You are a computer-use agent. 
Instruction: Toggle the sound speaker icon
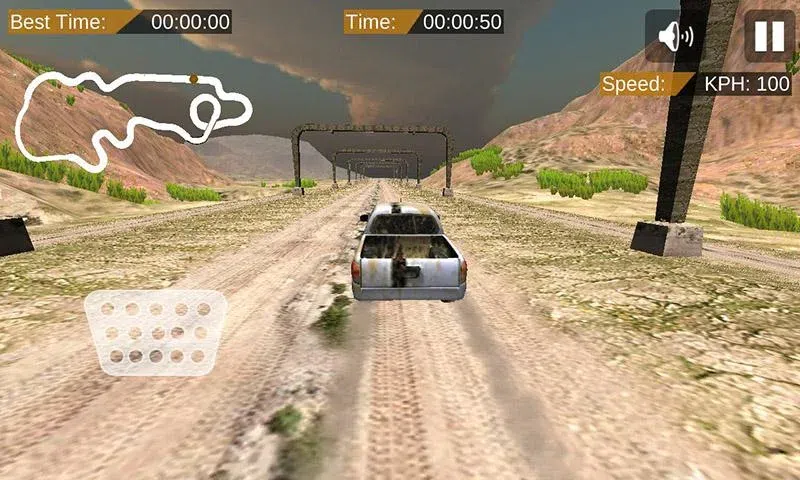tap(675, 37)
